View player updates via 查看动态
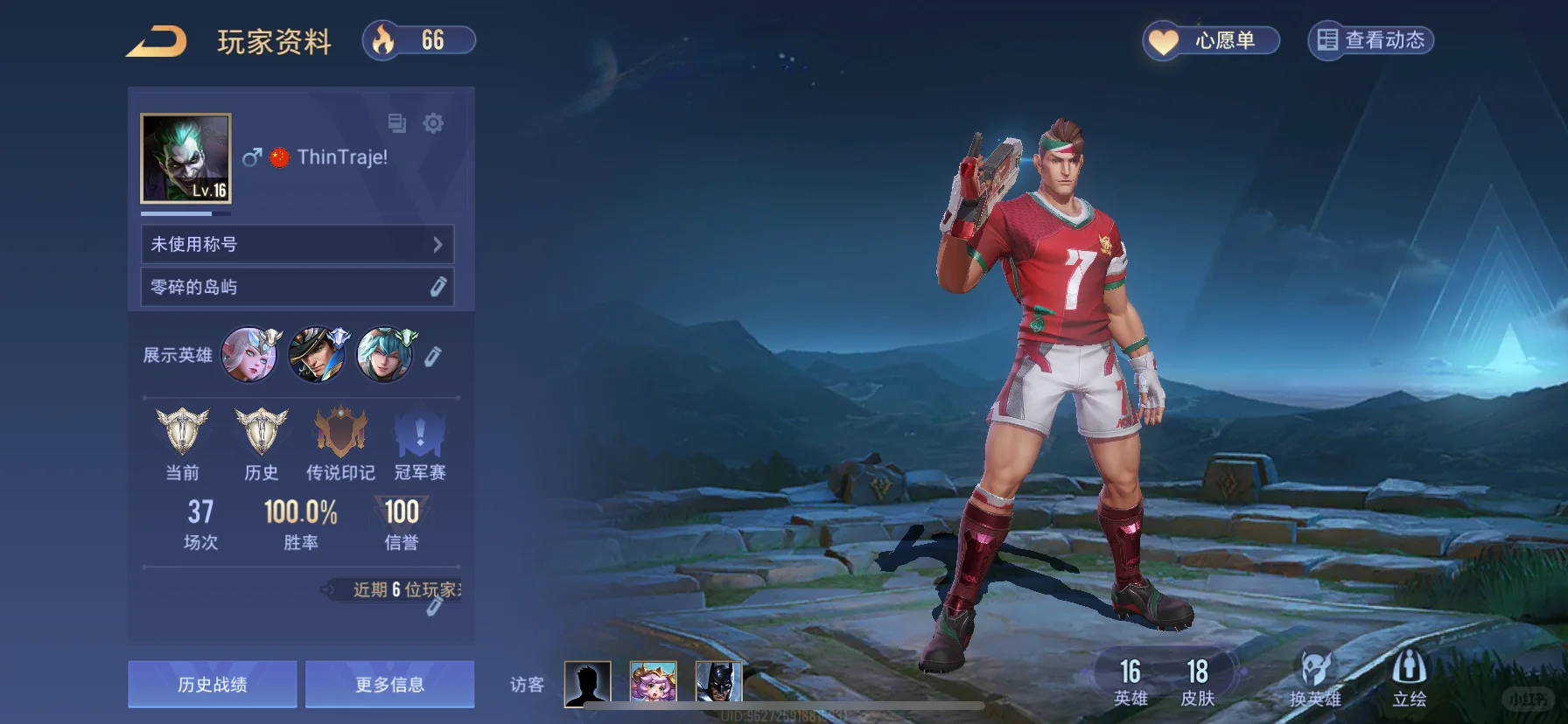This screenshot has width=1568, height=724. 1370,41
